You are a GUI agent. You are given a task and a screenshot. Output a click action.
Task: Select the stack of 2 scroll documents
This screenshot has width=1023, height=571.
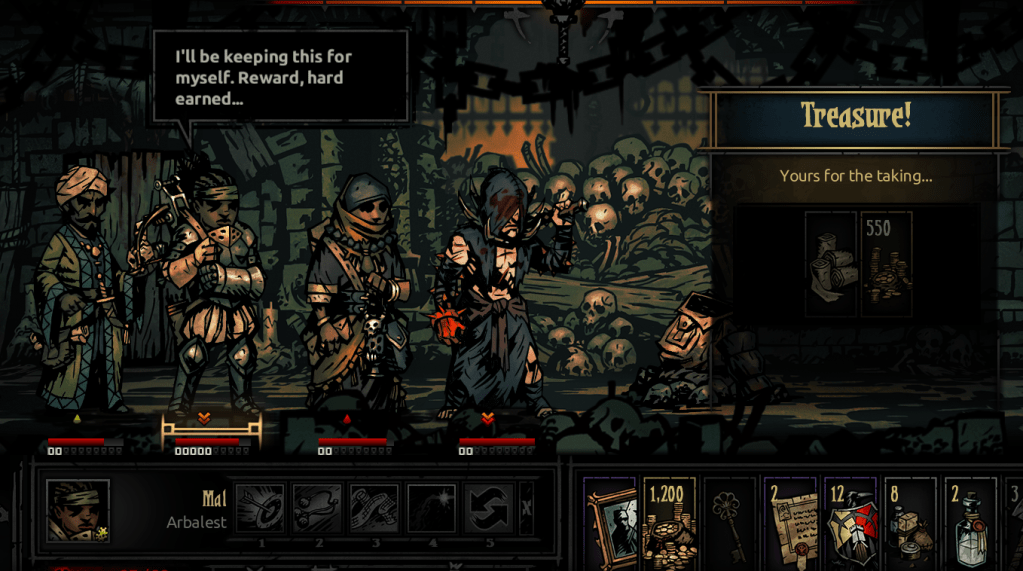point(790,521)
